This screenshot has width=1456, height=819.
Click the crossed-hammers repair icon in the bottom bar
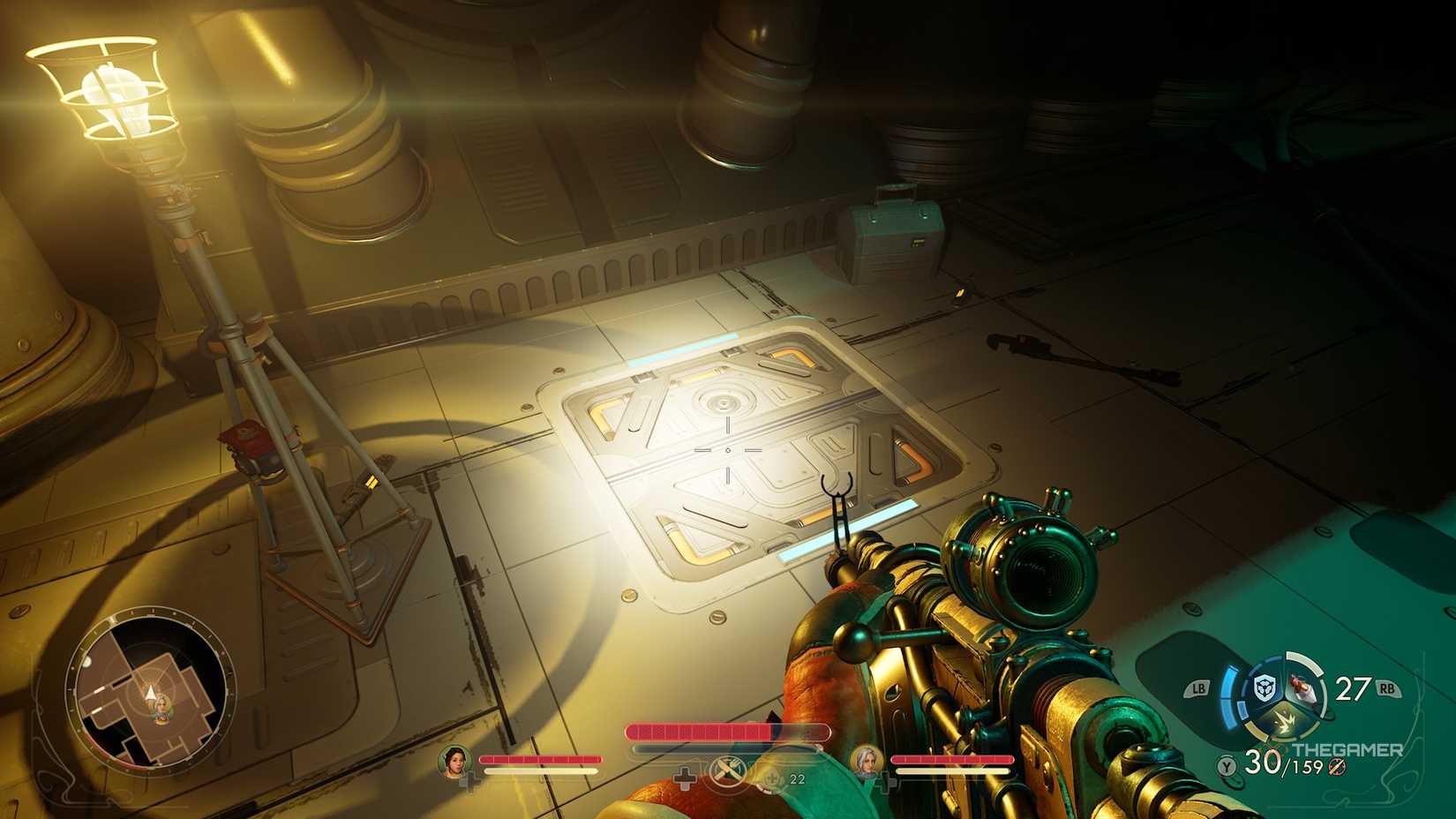[728, 770]
